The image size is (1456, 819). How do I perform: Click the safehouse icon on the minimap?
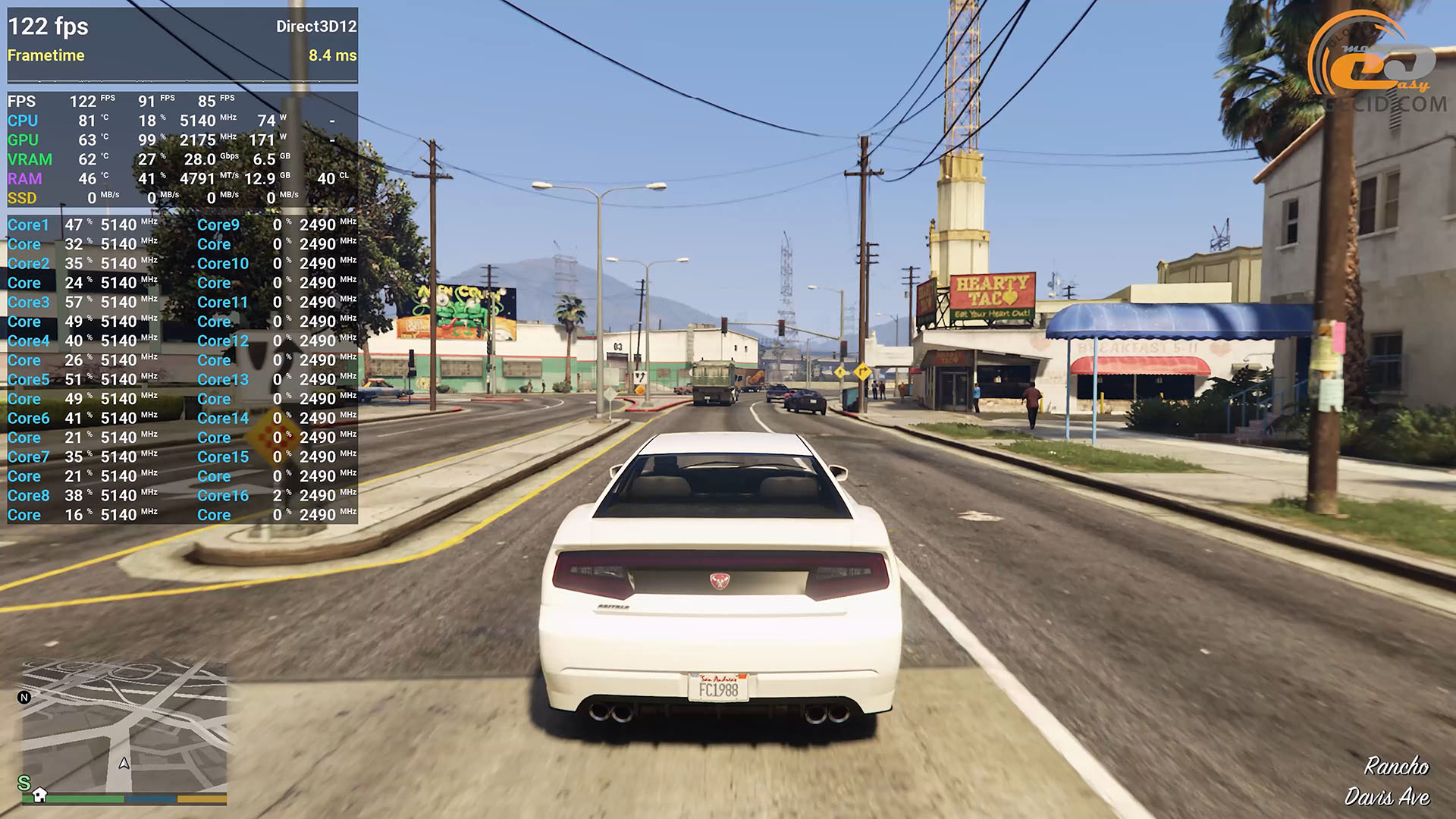click(39, 794)
